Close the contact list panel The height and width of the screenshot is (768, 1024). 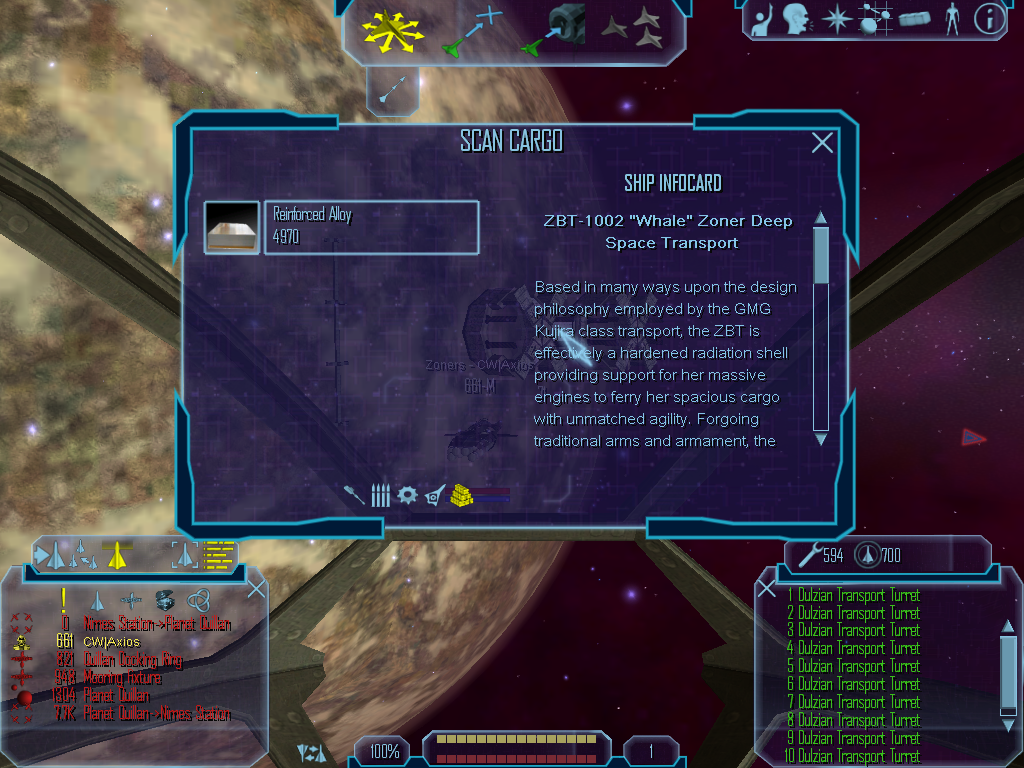pyautogui.click(x=256, y=588)
